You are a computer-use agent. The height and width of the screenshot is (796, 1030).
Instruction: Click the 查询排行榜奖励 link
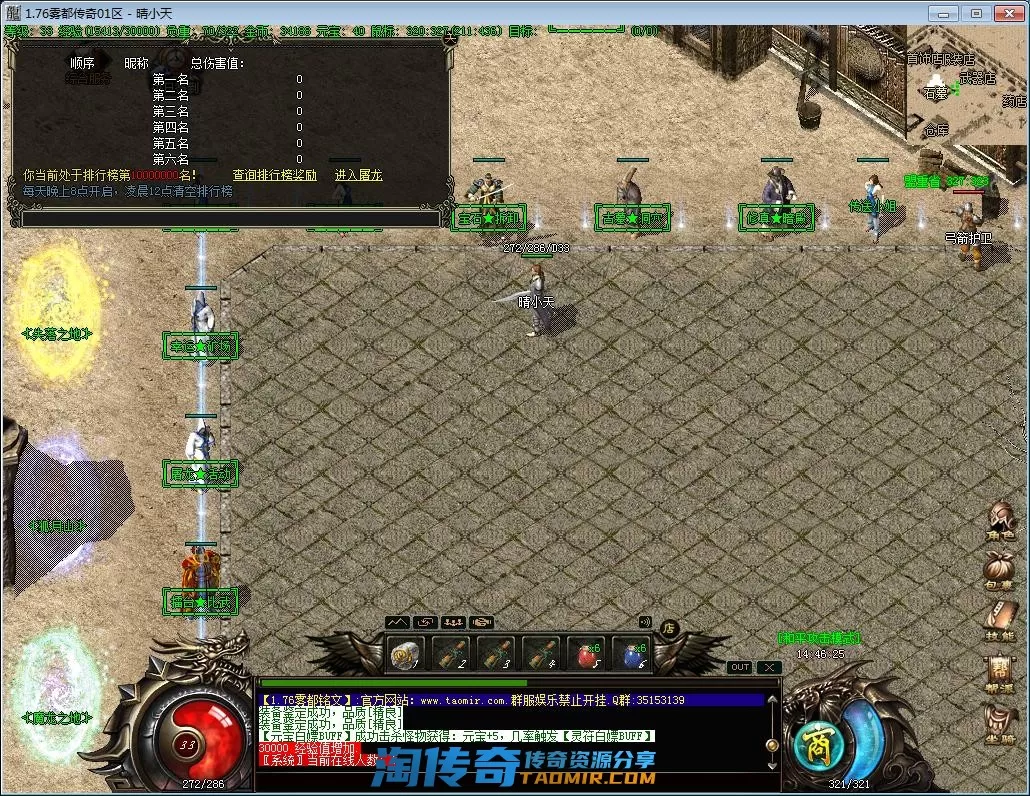[x=274, y=175]
